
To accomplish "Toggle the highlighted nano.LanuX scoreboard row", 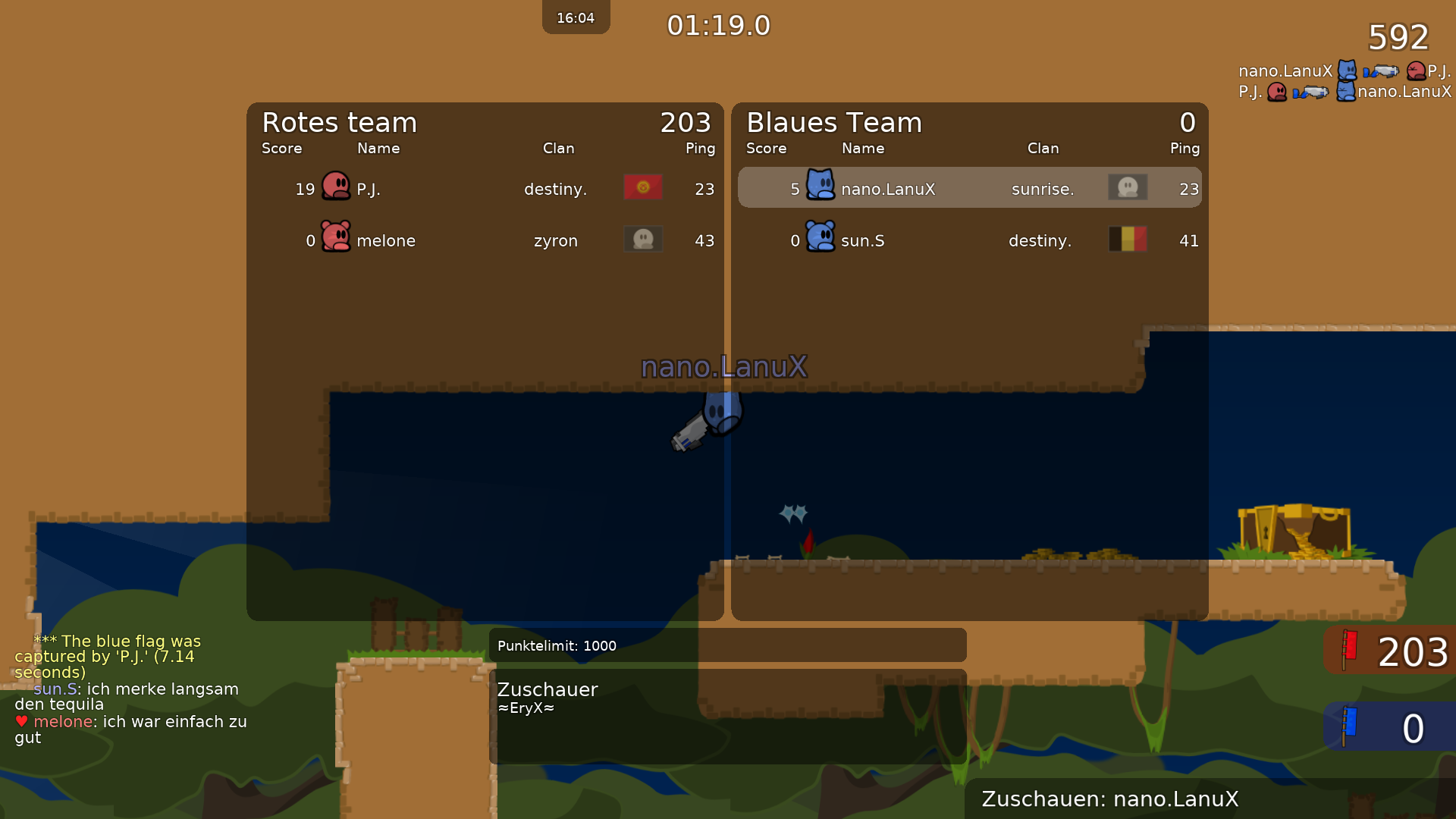I will click(969, 187).
